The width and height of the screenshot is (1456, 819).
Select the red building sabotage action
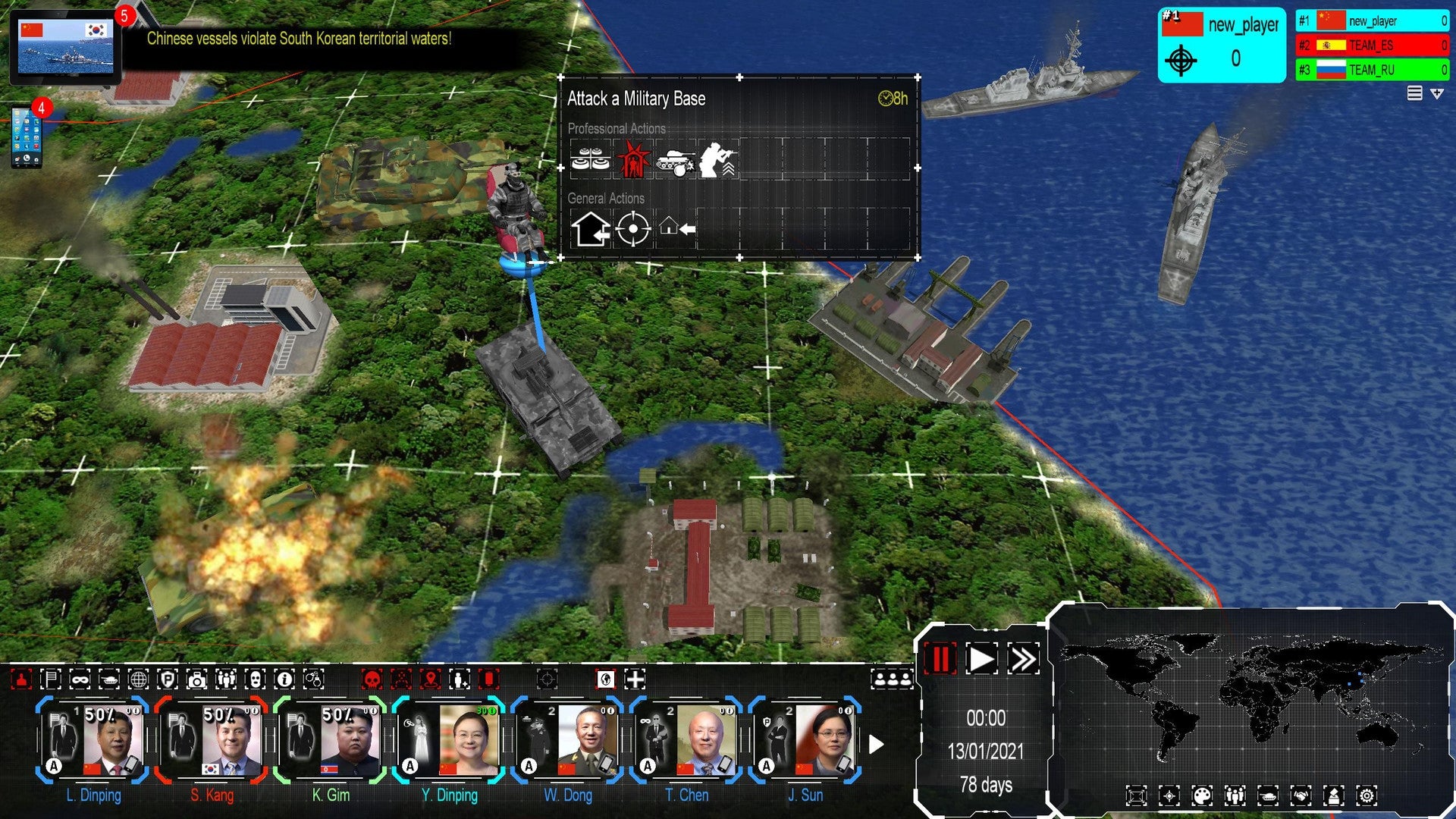coord(633,158)
